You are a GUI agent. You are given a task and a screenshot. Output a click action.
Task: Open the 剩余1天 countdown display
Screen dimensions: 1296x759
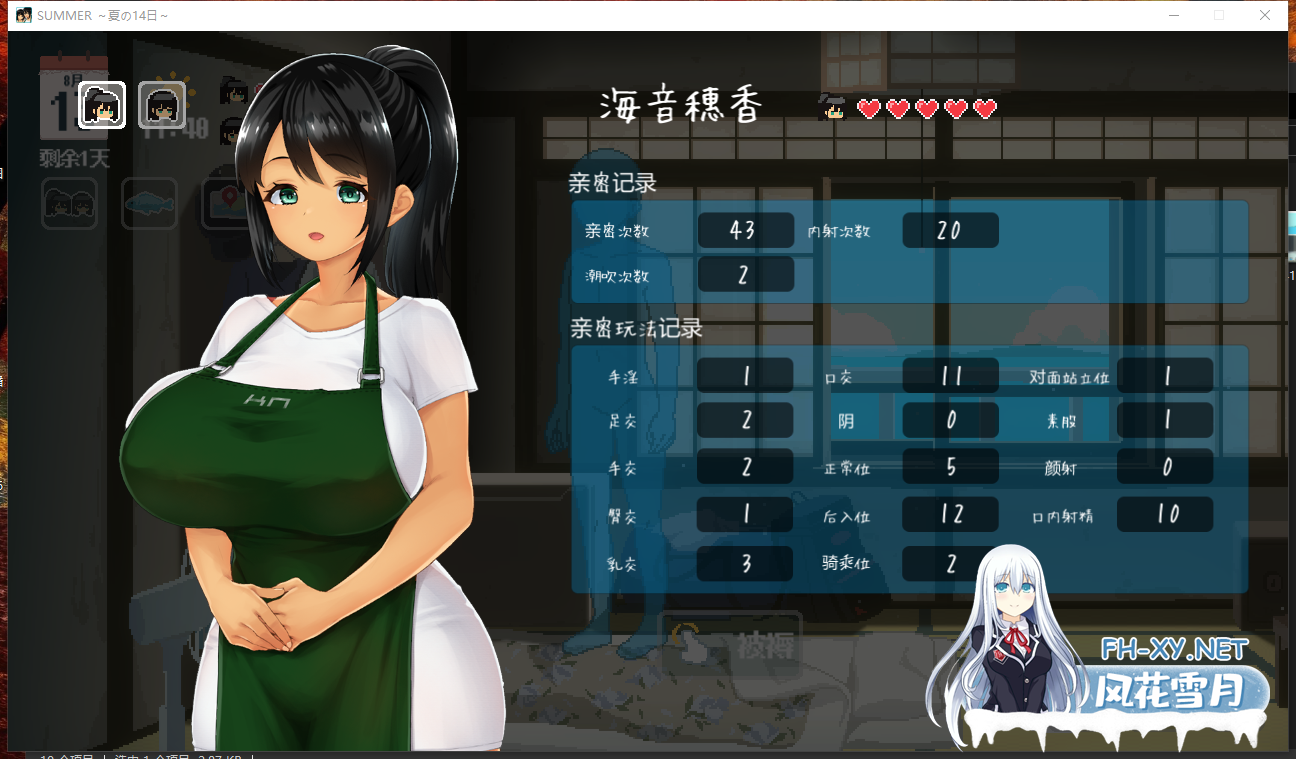tap(70, 158)
